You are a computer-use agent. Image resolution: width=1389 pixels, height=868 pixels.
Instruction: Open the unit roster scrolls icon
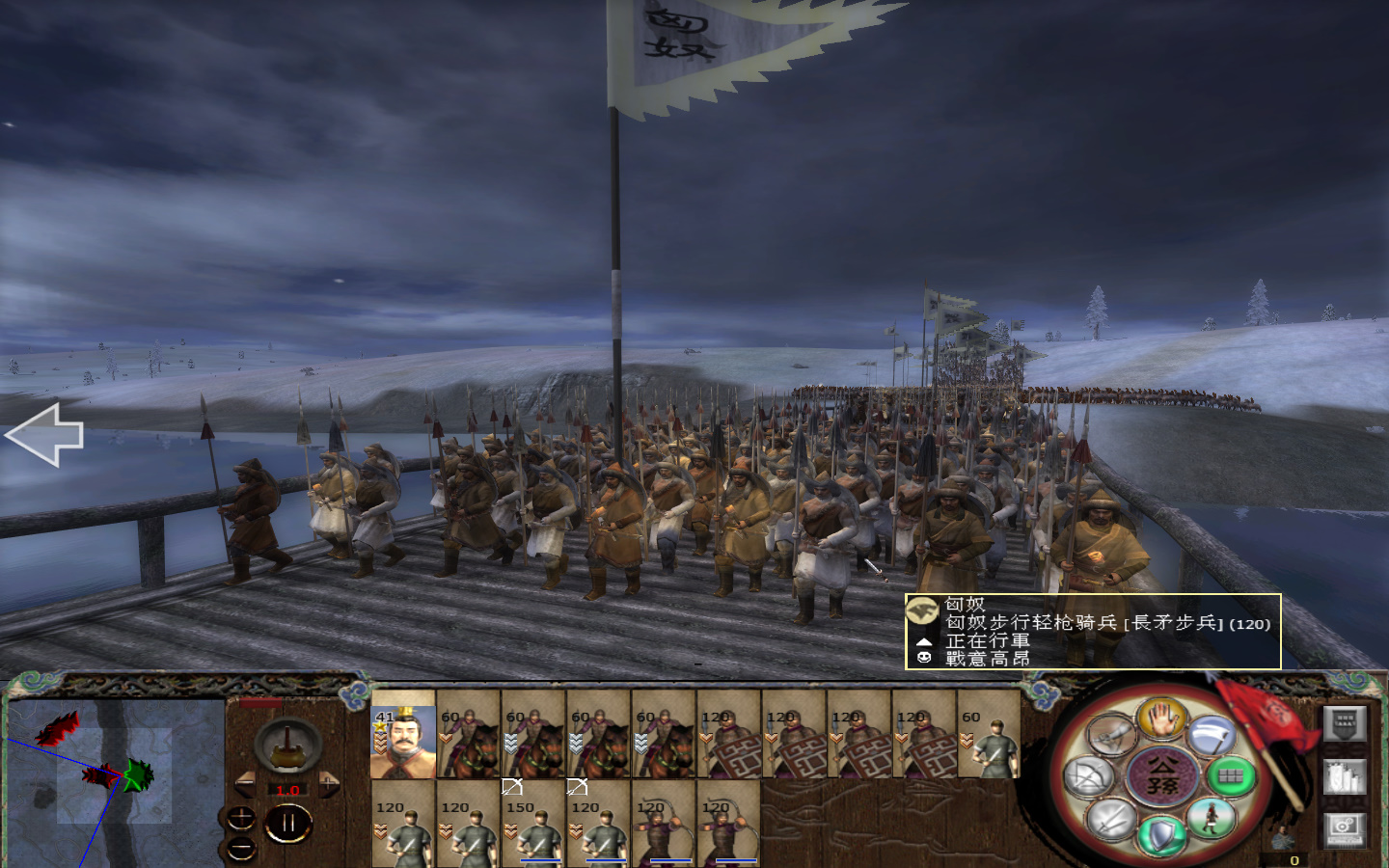[x=1345, y=776]
